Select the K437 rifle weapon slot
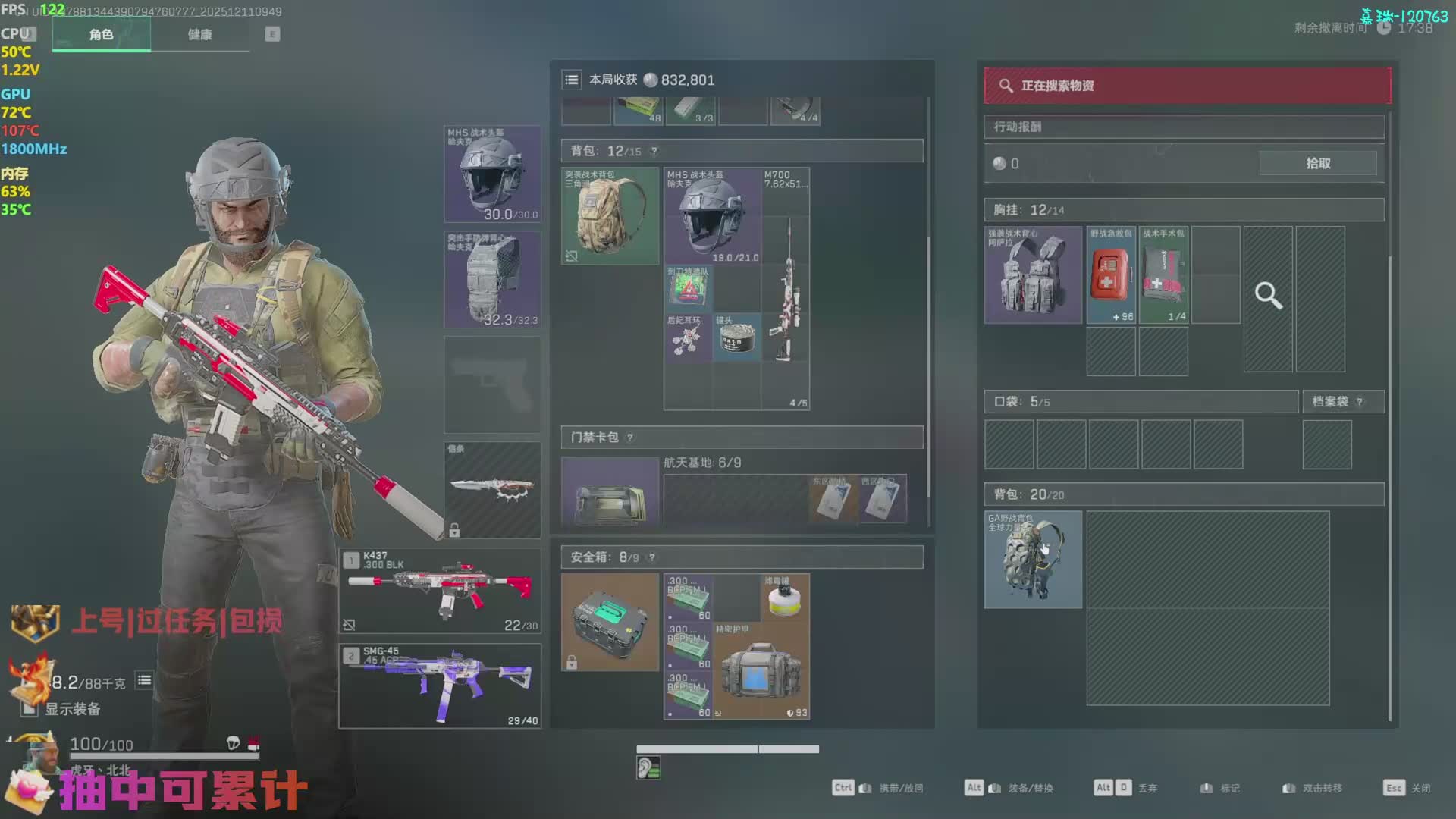The image size is (1456, 819). click(x=440, y=591)
